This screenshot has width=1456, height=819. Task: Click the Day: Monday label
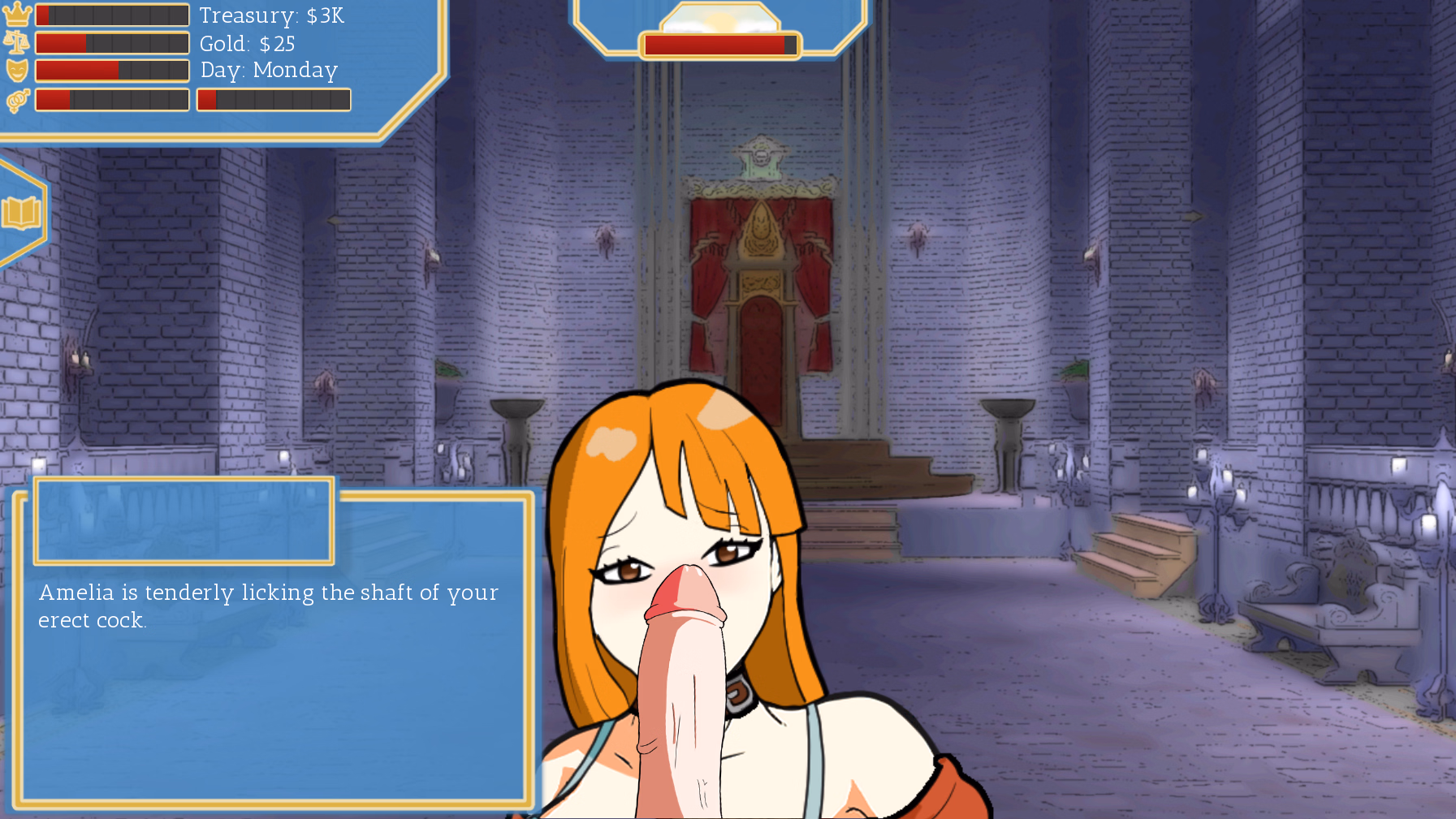click(267, 71)
